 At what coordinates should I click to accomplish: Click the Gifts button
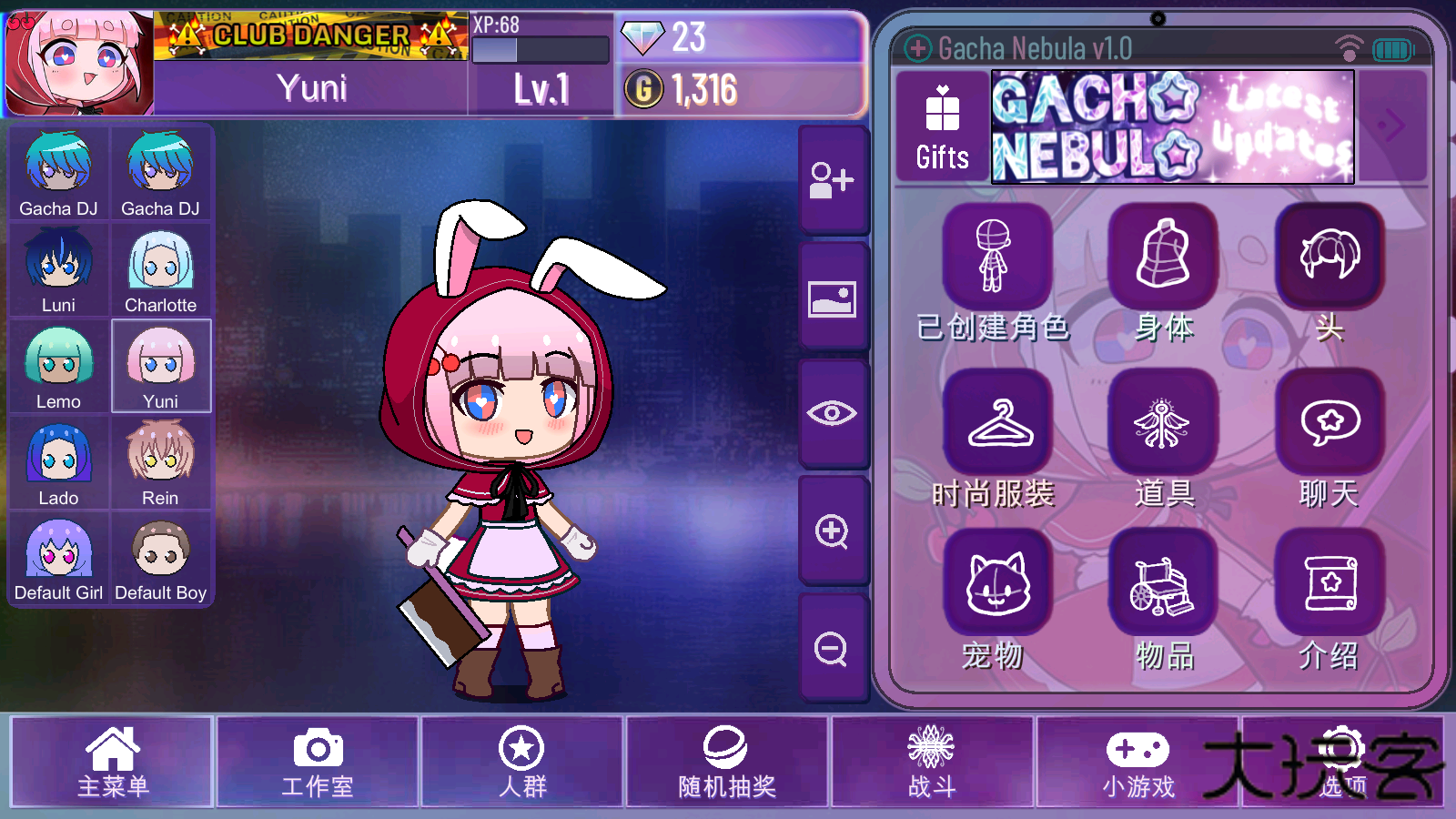tap(941, 127)
